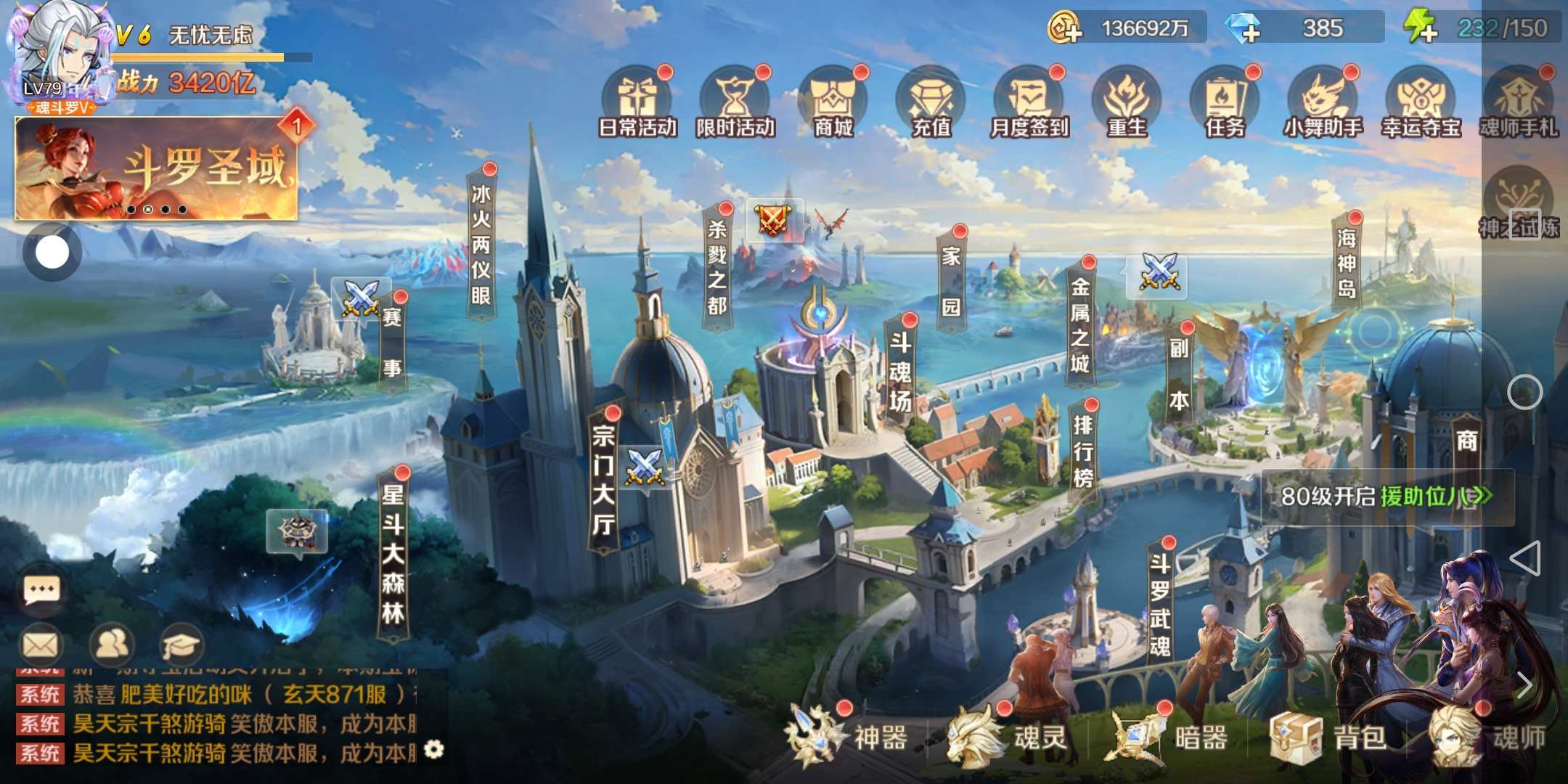Open the 魂灵 soul spirit menu
Image resolution: width=1568 pixels, height=784 pixels.
pos(1008,738)
